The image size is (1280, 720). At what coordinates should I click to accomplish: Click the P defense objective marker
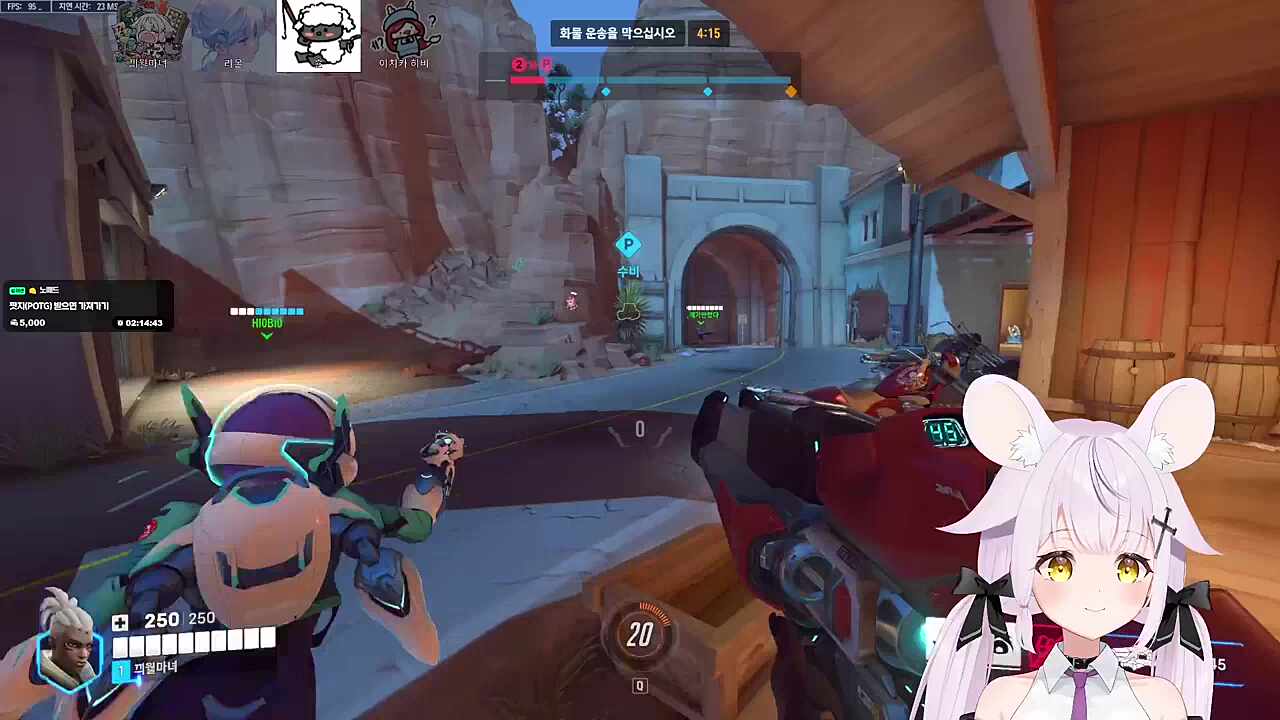pyautogui.click(x=628, y=244)
